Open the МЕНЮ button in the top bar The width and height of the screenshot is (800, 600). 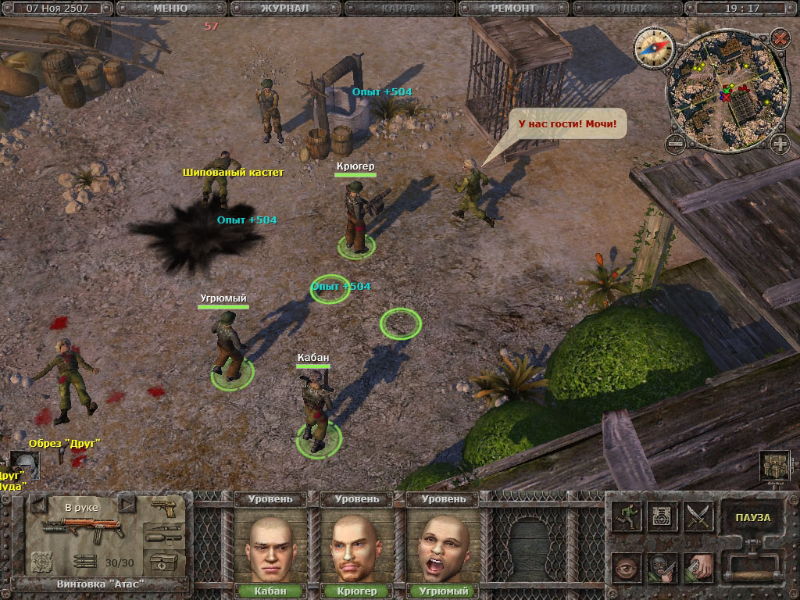coord(170,8)
